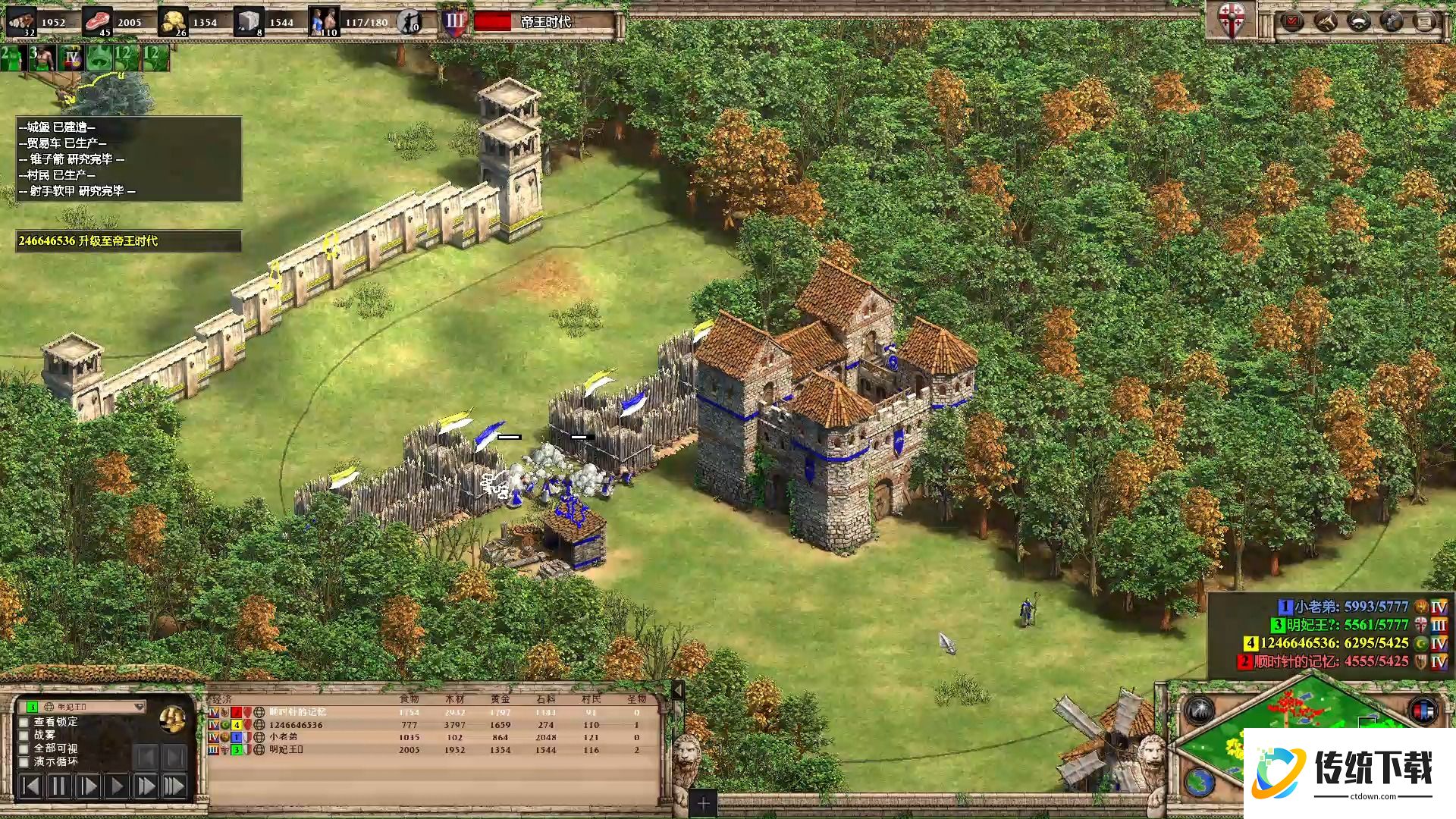This screenshot has width=1456, height=819.
Task: Enable the 战雾 fog of war checkbox
Action: (24, 735)
